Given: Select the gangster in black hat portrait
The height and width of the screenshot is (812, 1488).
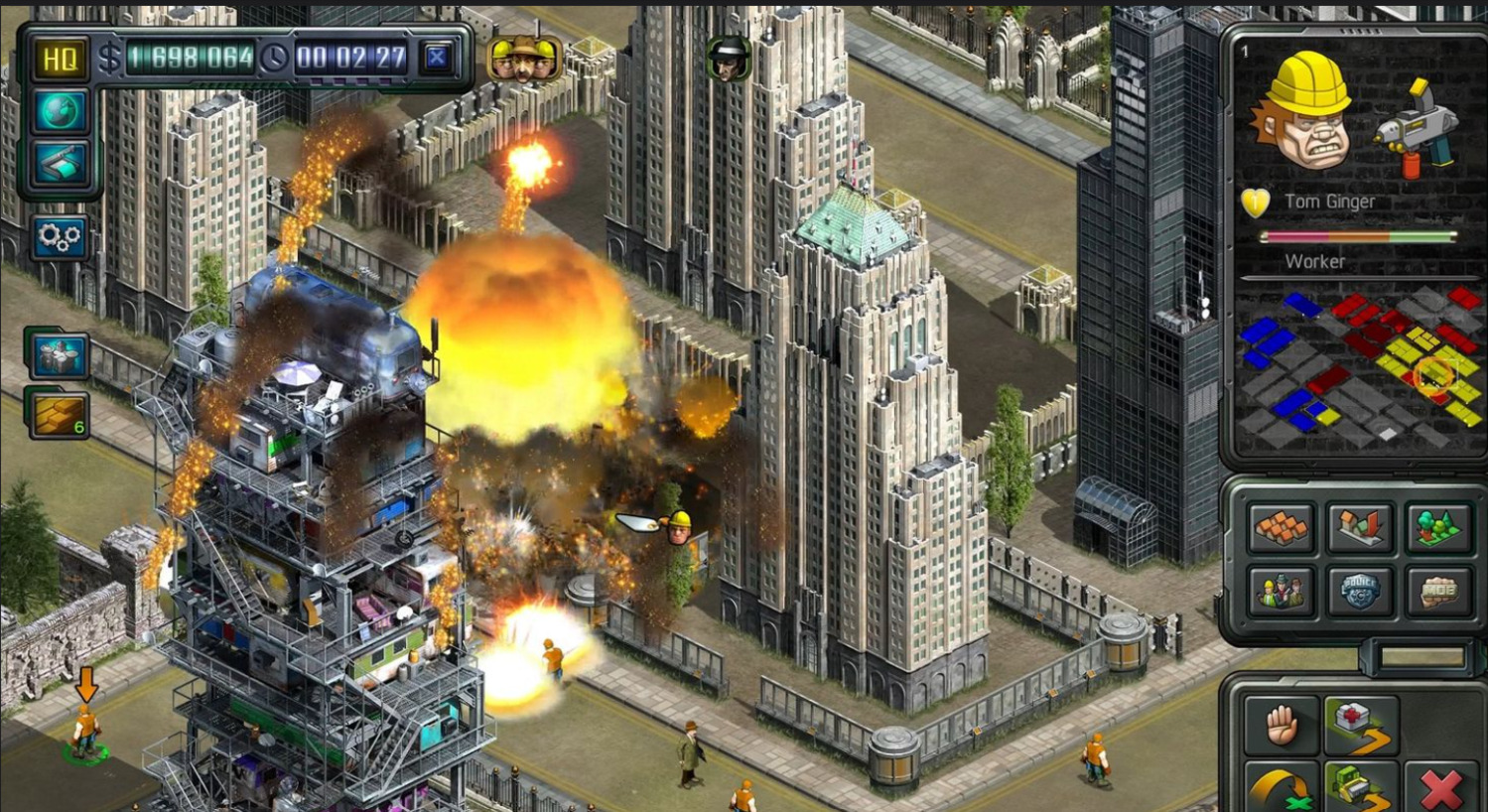Looking at the screenshot, I should click(728, 60).
